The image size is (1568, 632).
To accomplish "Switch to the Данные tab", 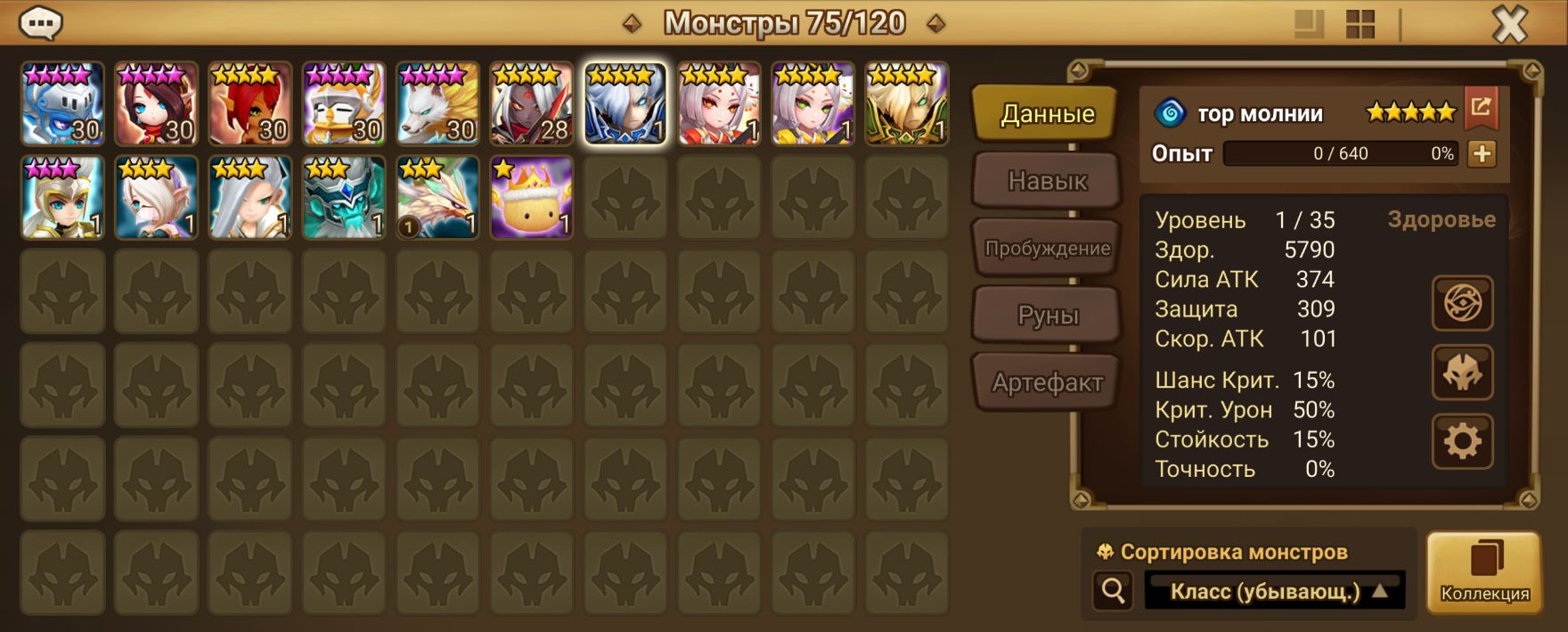I will [x=1046, y=114].
